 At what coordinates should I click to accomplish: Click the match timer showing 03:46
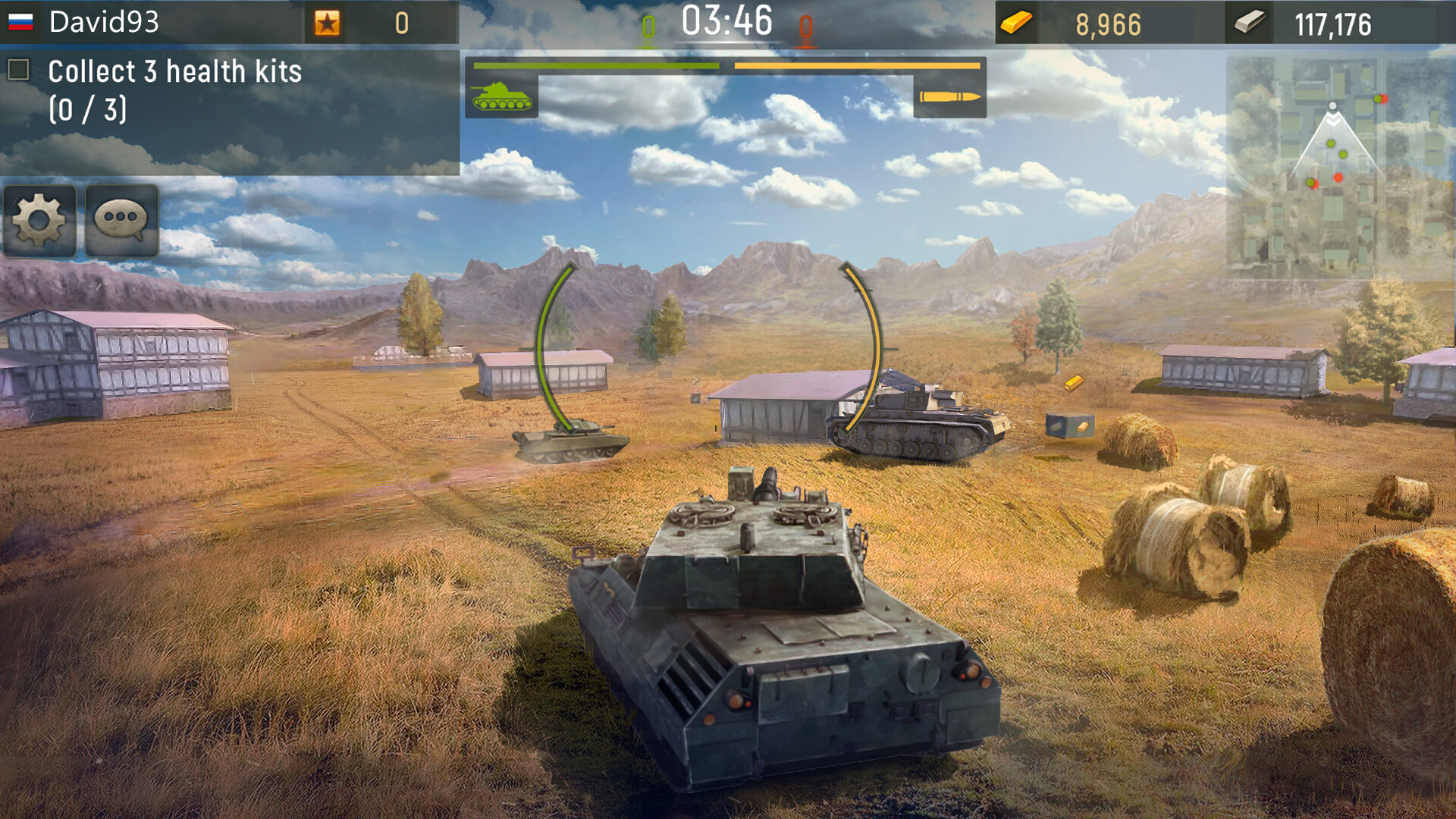[726, 23]
